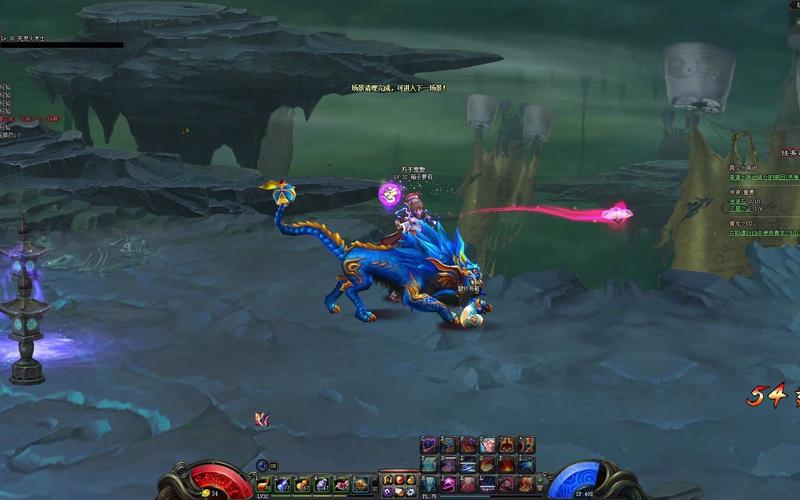
Task: Activate the purple swirl skill icon
Action: coord(429,445)
